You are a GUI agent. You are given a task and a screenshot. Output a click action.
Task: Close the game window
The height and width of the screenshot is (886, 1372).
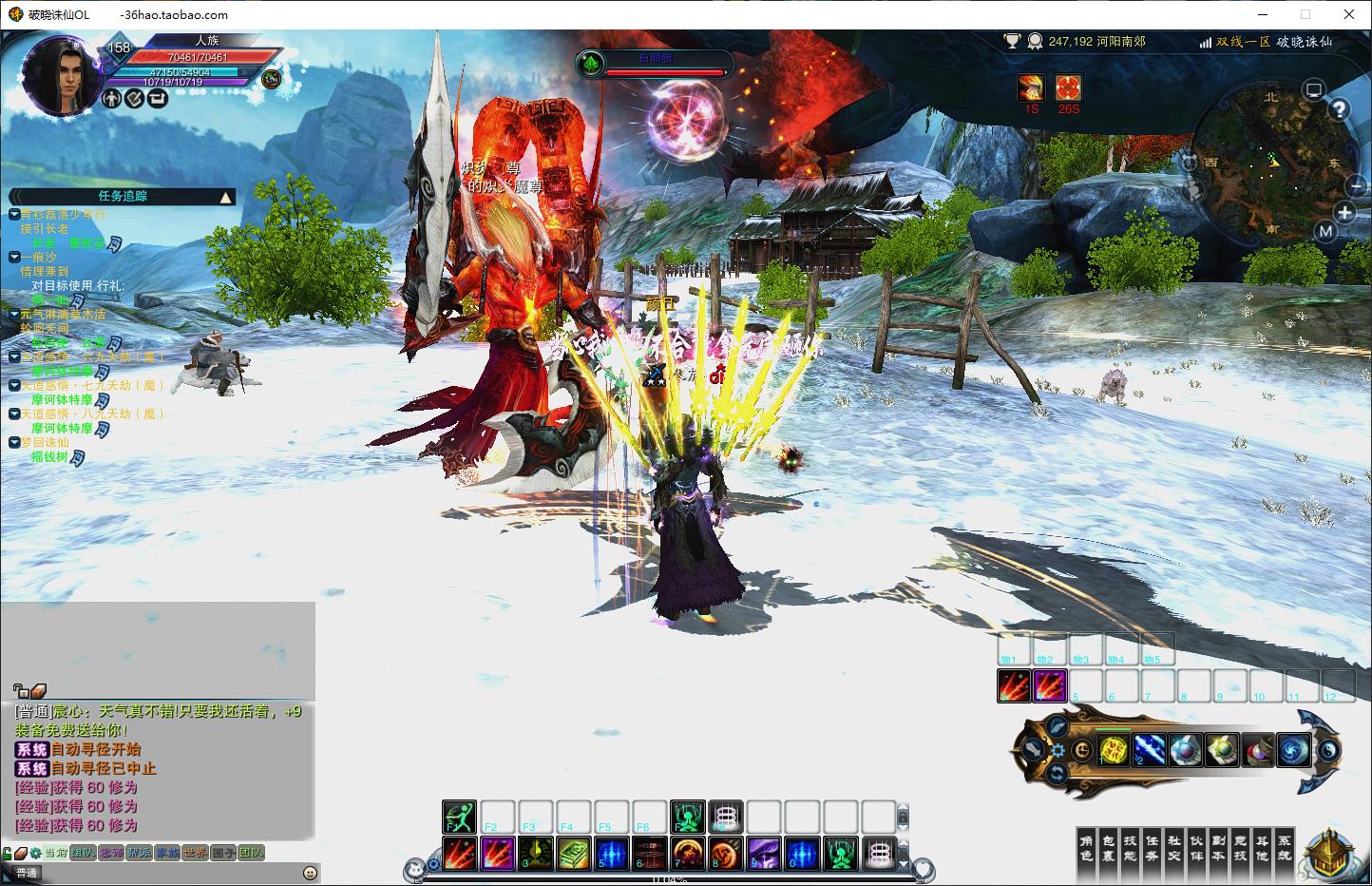click(x=1349, y=14)
